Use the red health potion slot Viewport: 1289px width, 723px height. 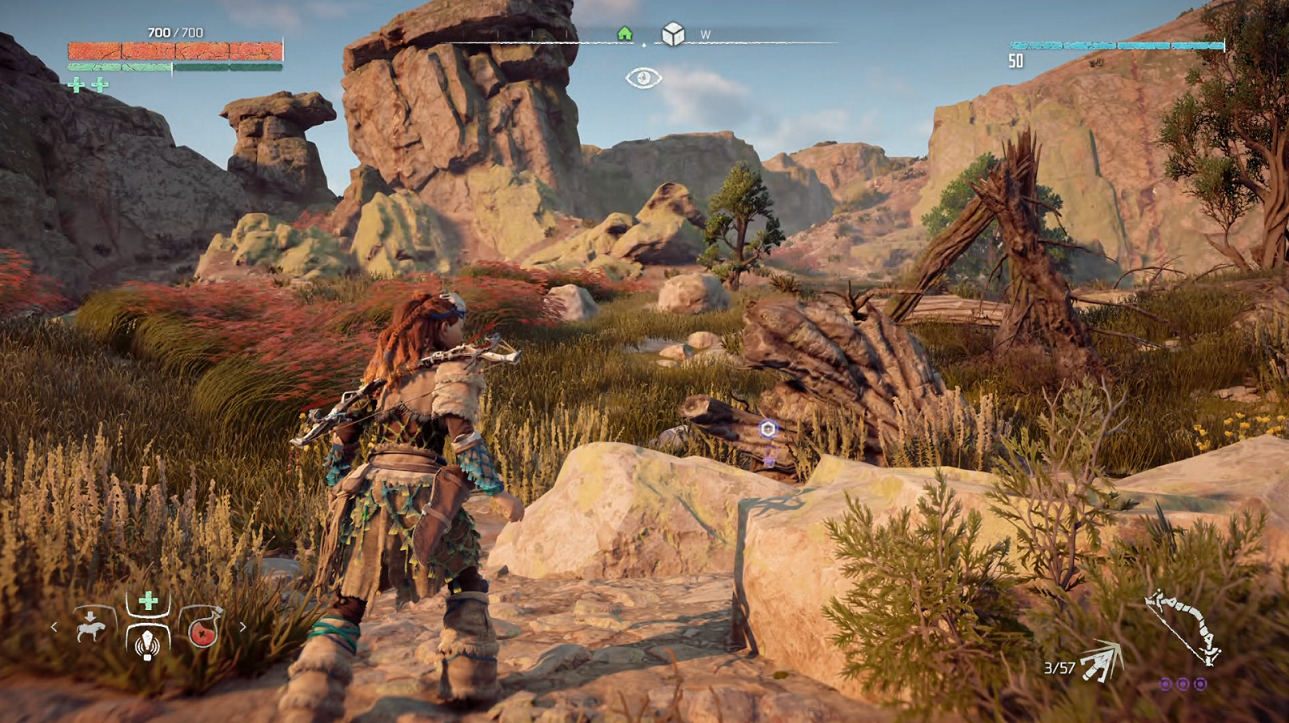(203, 628)
